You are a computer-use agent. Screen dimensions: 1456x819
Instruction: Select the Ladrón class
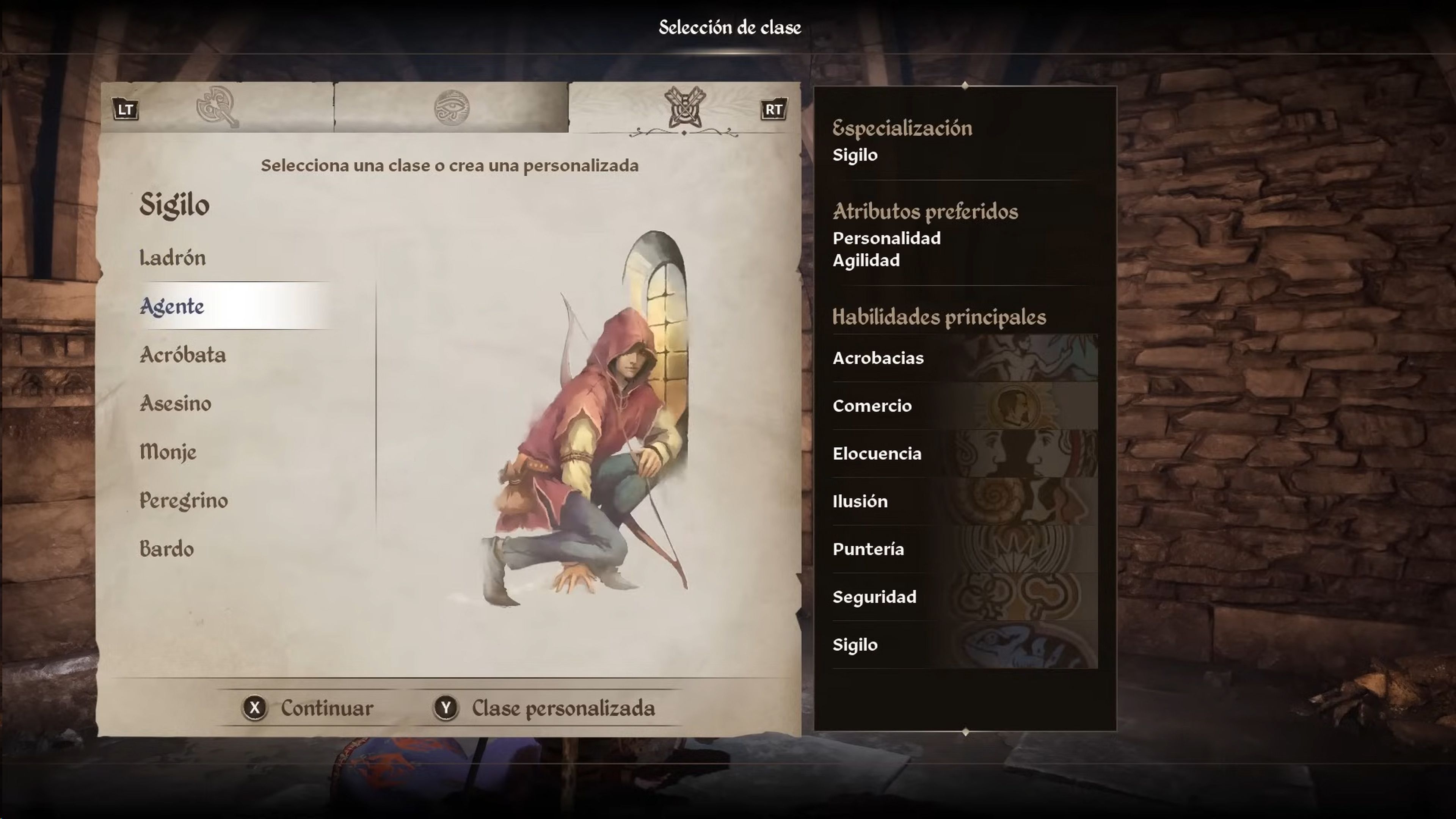173,258
